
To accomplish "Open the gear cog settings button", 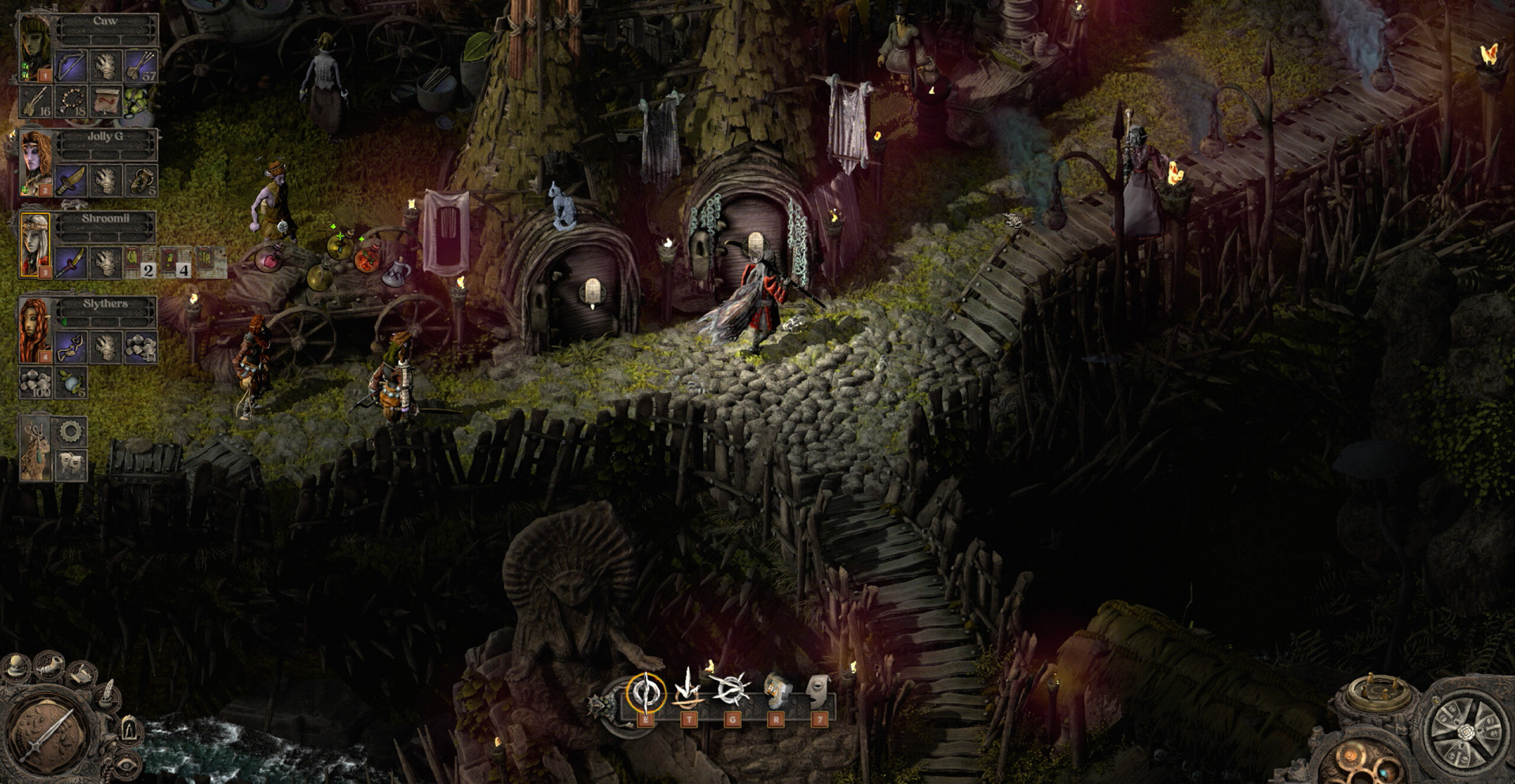I will 71,431.
